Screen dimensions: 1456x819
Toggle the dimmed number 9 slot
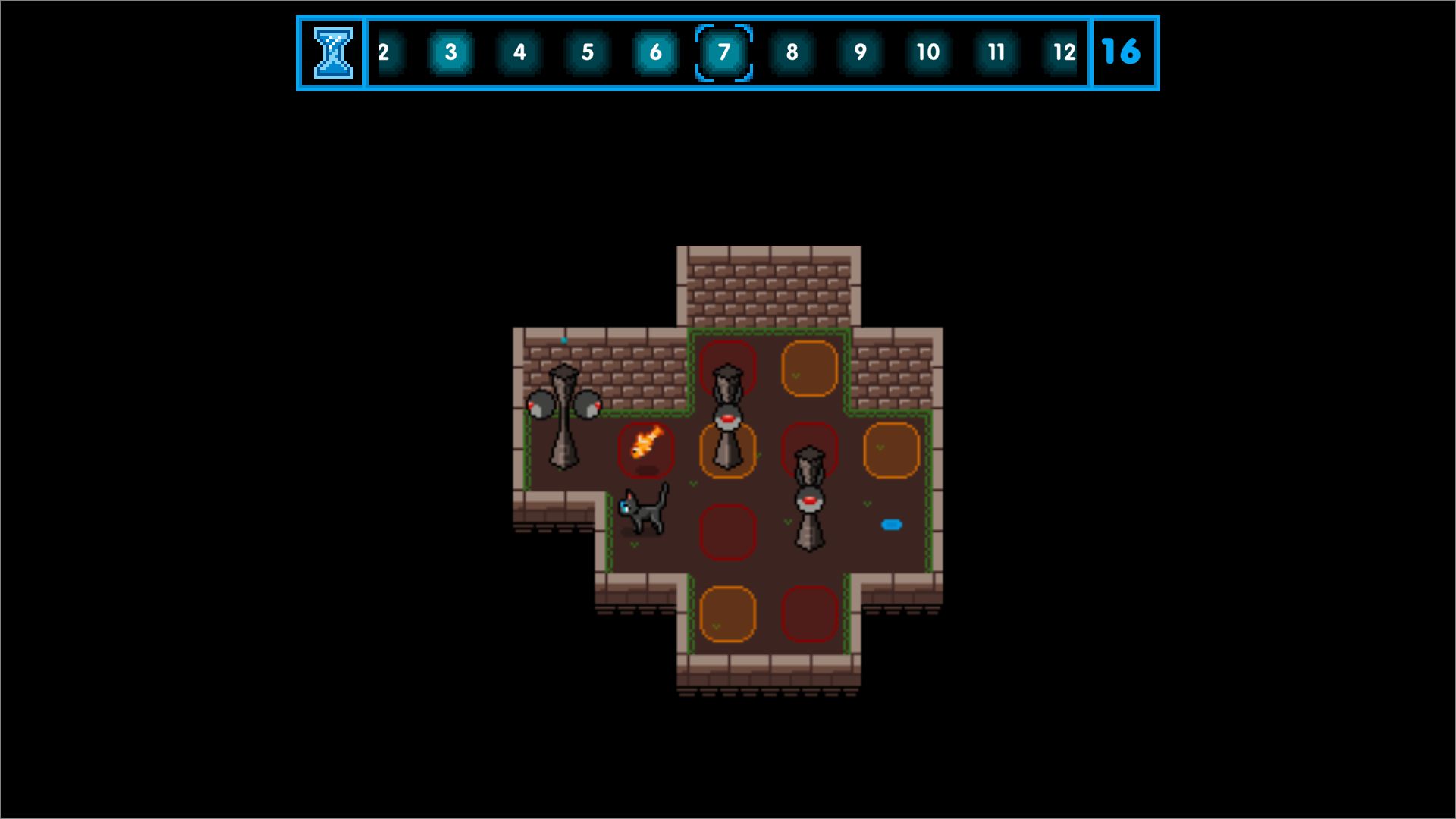point(859,52)
